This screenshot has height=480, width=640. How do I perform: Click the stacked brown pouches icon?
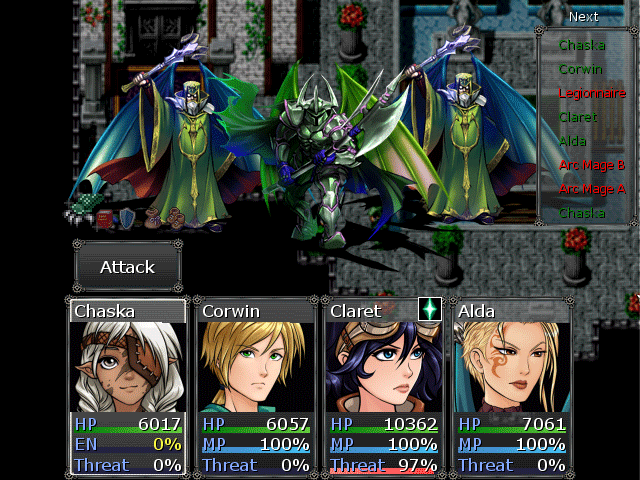(x=175, y=217)
